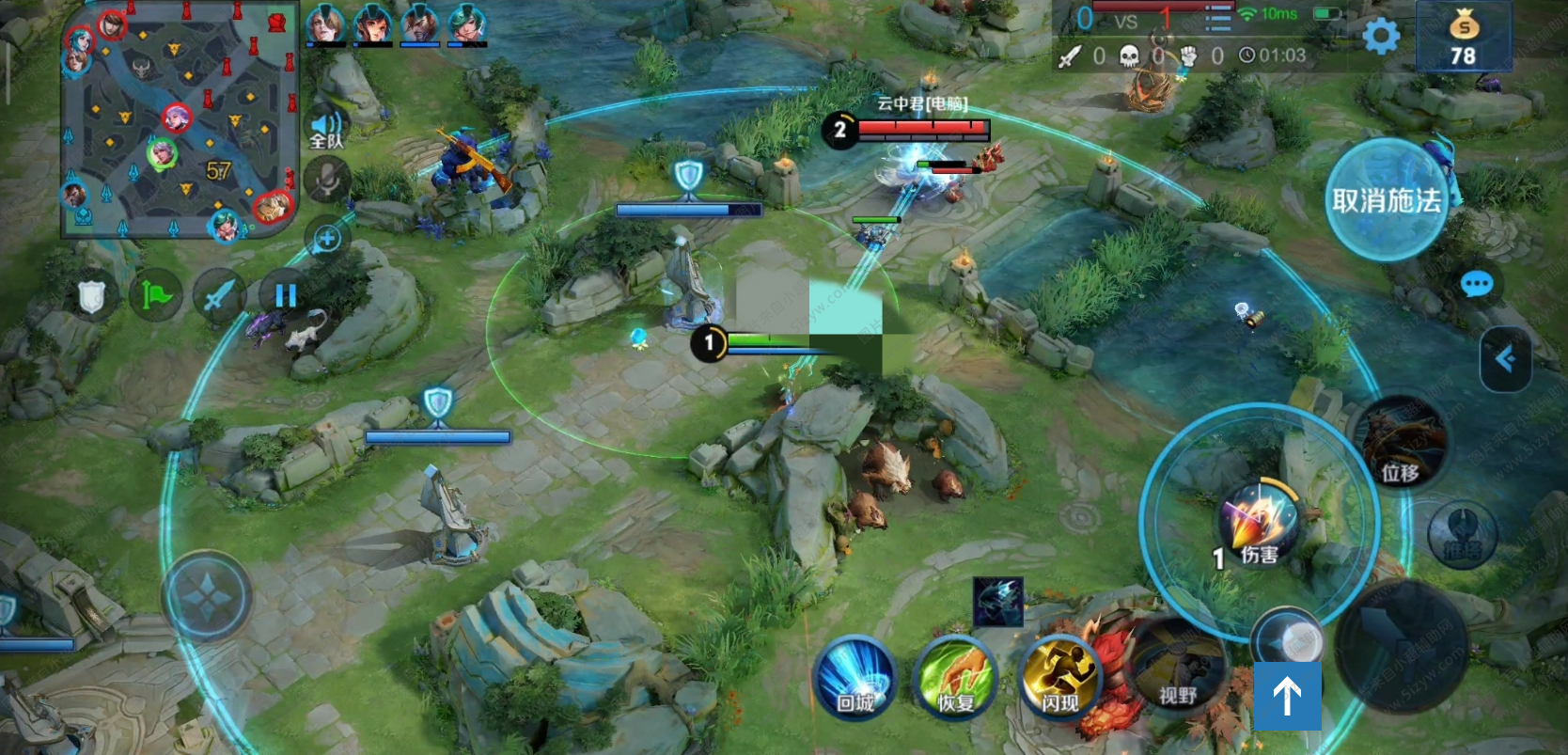1568x755 pixels.
Task: Tap the pause bars signal icon
Action: (x=285, y=295)
